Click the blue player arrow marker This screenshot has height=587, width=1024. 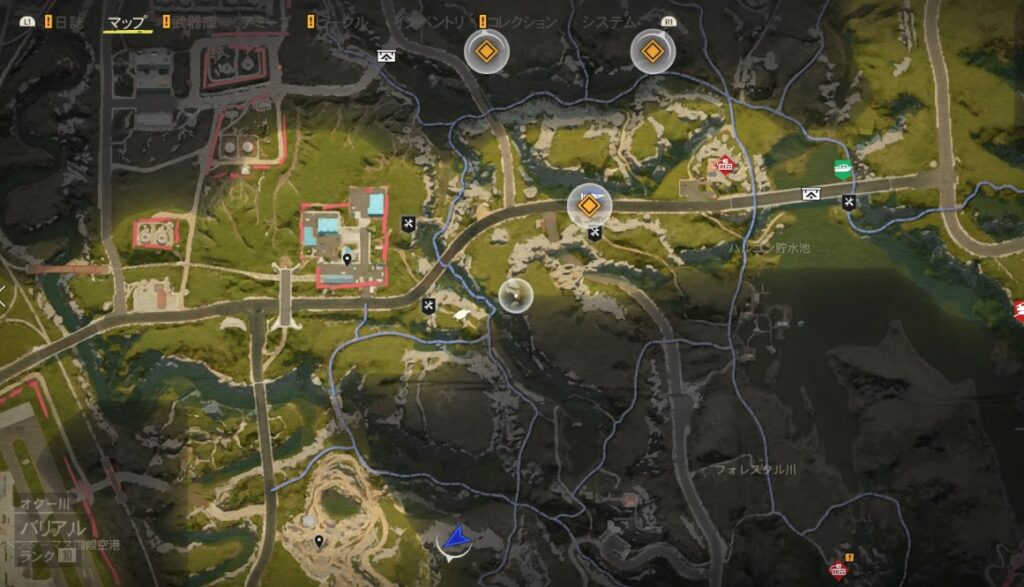(456, 540)
